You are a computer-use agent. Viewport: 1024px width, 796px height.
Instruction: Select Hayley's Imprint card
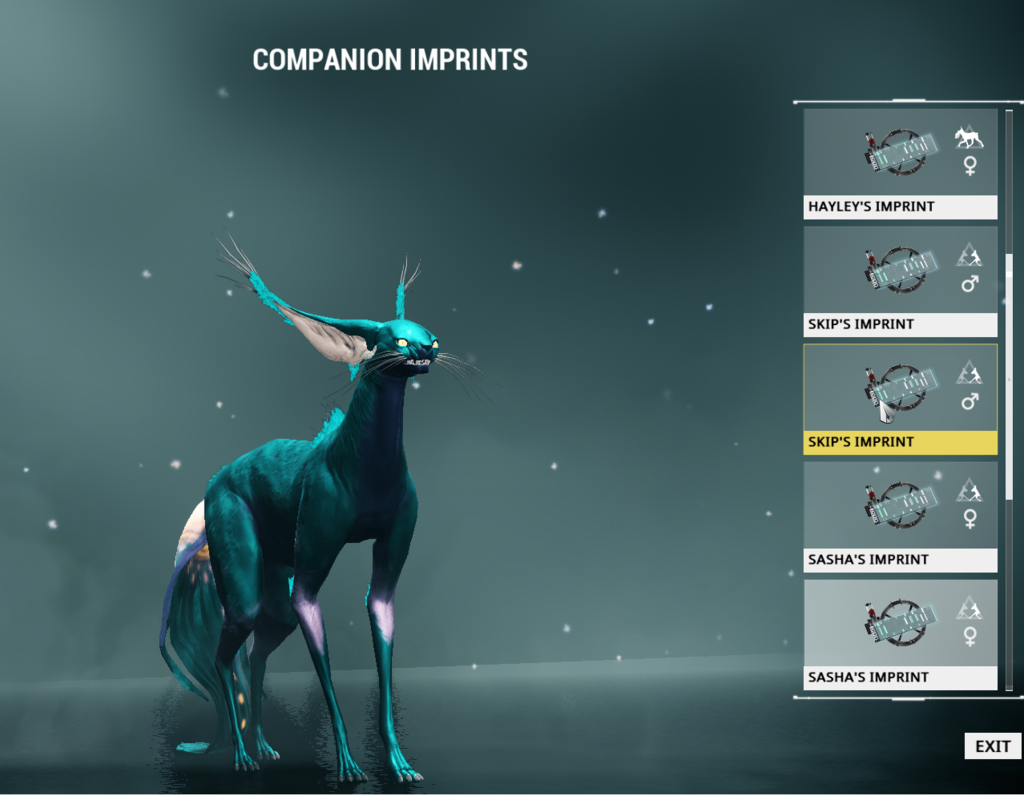(900, 163)
